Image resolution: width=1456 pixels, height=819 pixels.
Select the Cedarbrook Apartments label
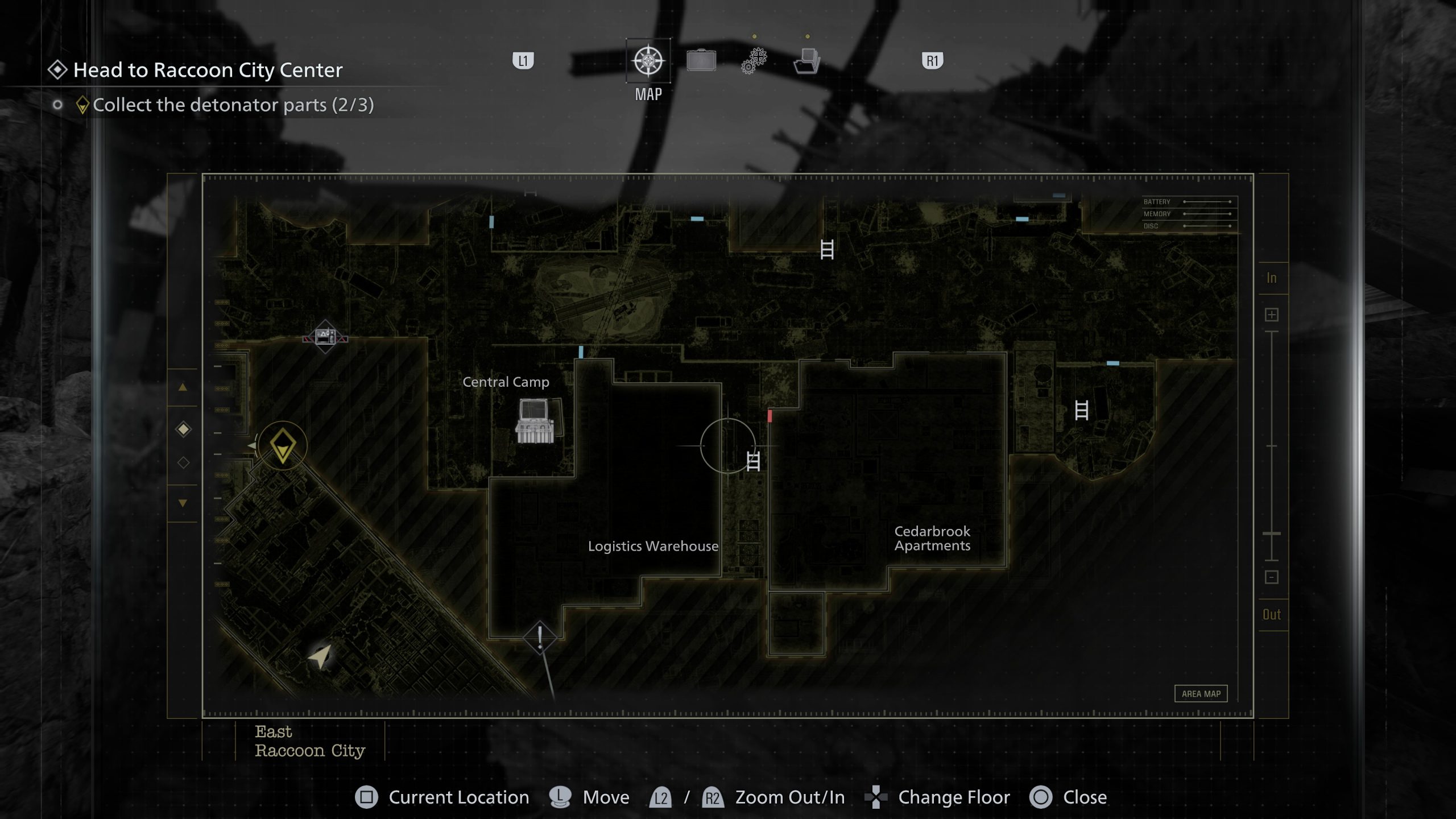pyautogui.click(x=932, y=538)
